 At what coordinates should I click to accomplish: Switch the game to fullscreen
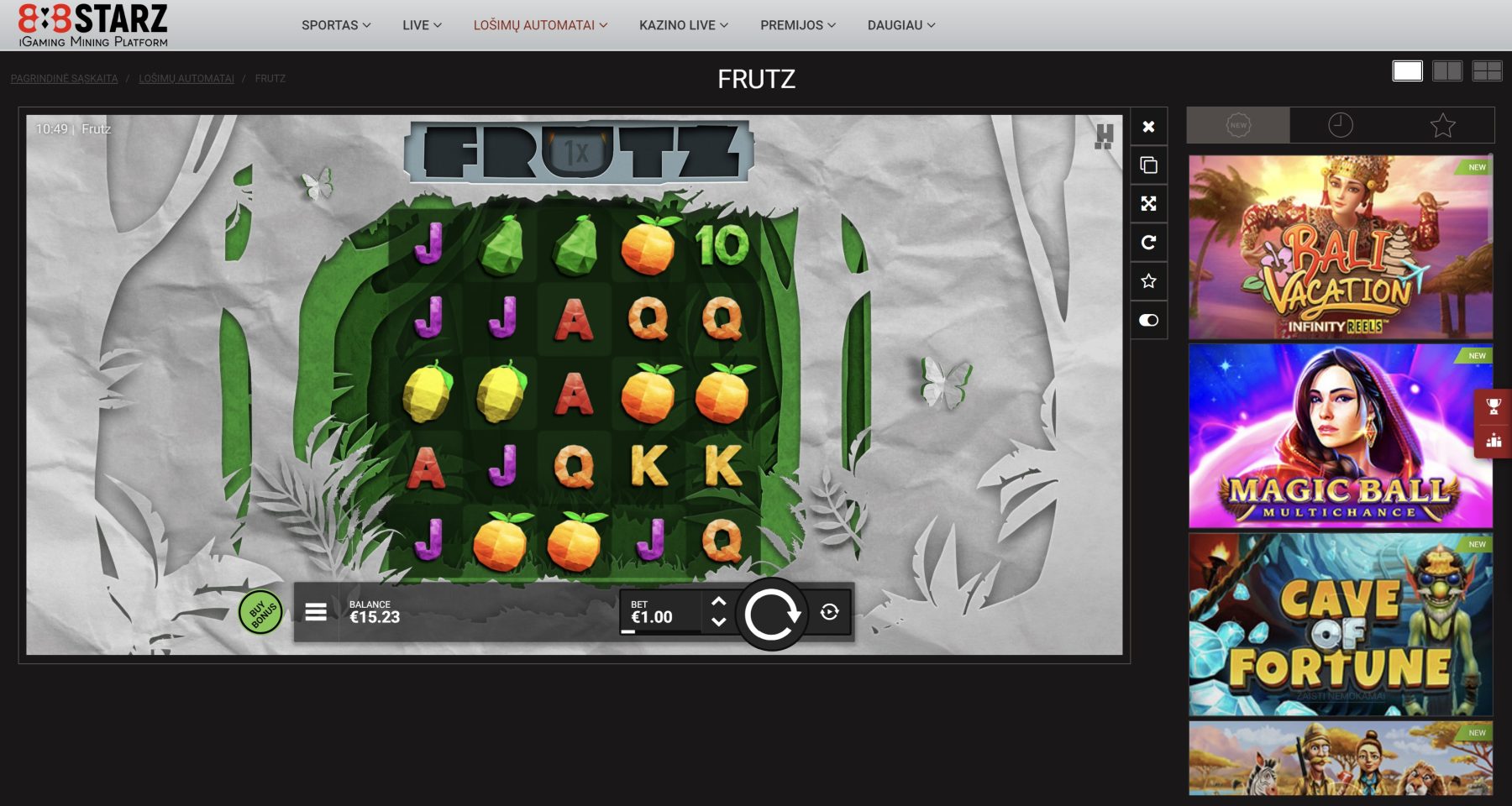click(1148, 204)
